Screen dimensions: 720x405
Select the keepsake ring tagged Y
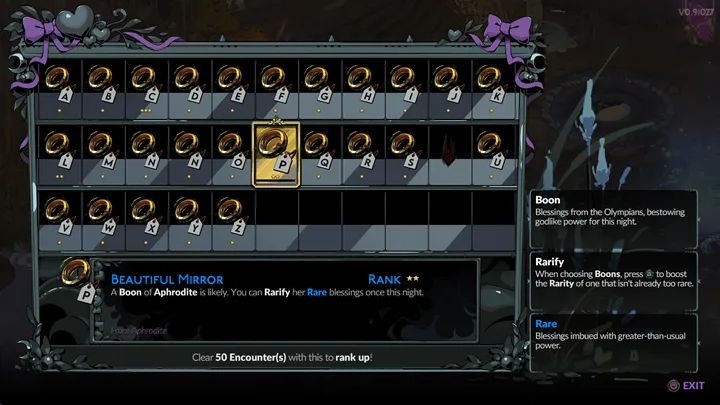point(189,213)
